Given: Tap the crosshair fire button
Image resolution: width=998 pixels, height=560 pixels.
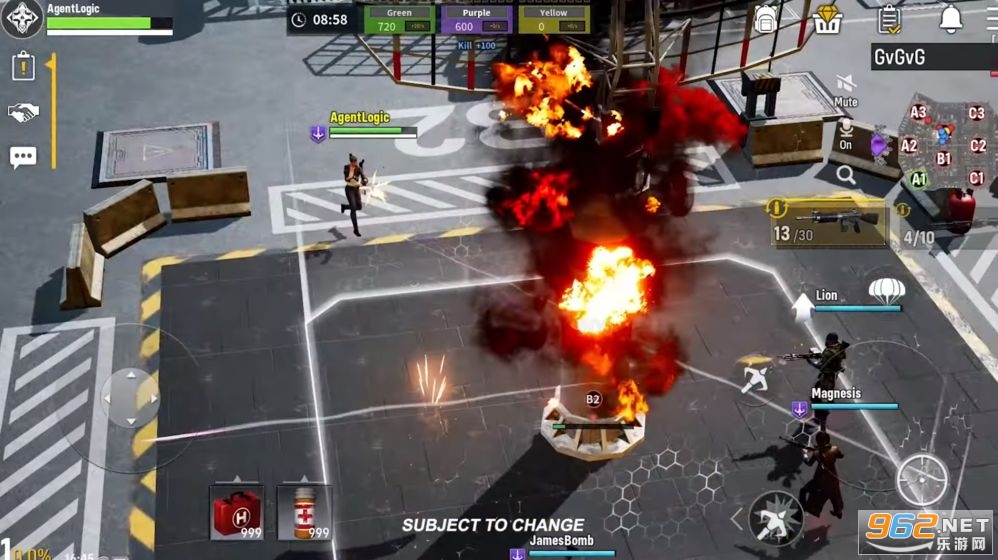Looking at the screenshot, I should click(921, 480).
